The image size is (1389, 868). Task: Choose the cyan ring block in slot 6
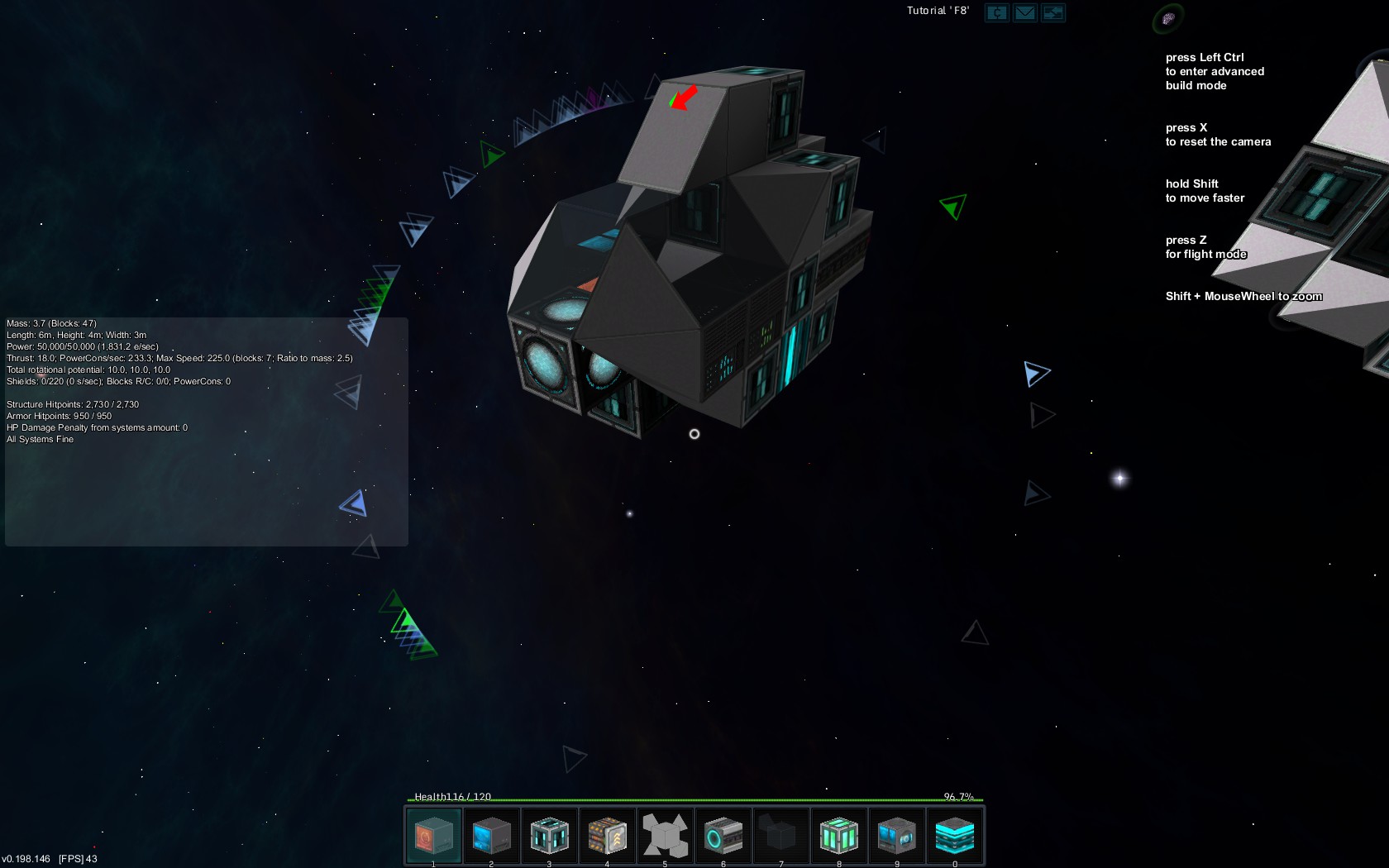(x=723, y=836)
